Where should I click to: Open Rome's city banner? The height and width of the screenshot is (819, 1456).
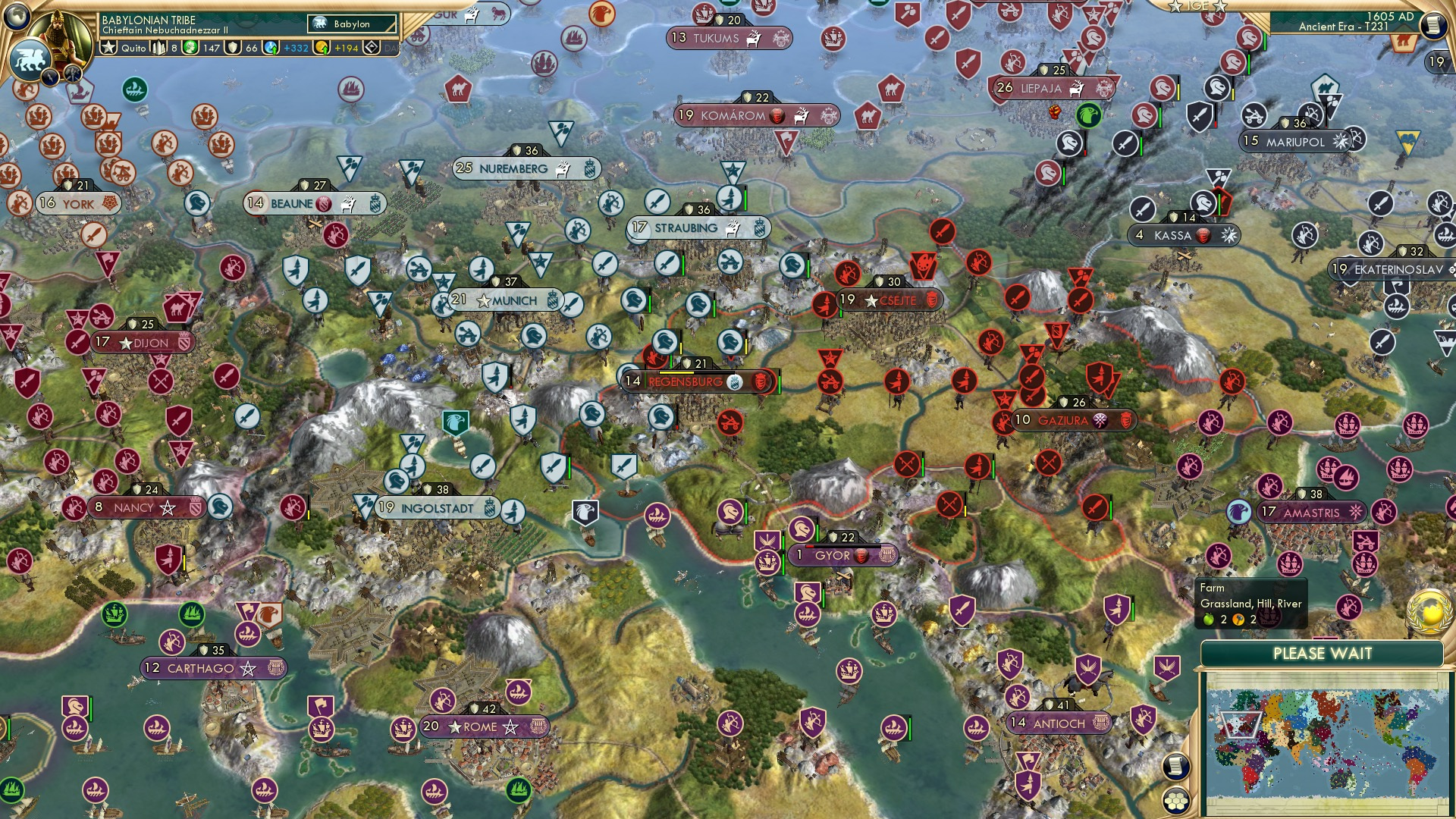pos(483,726)
